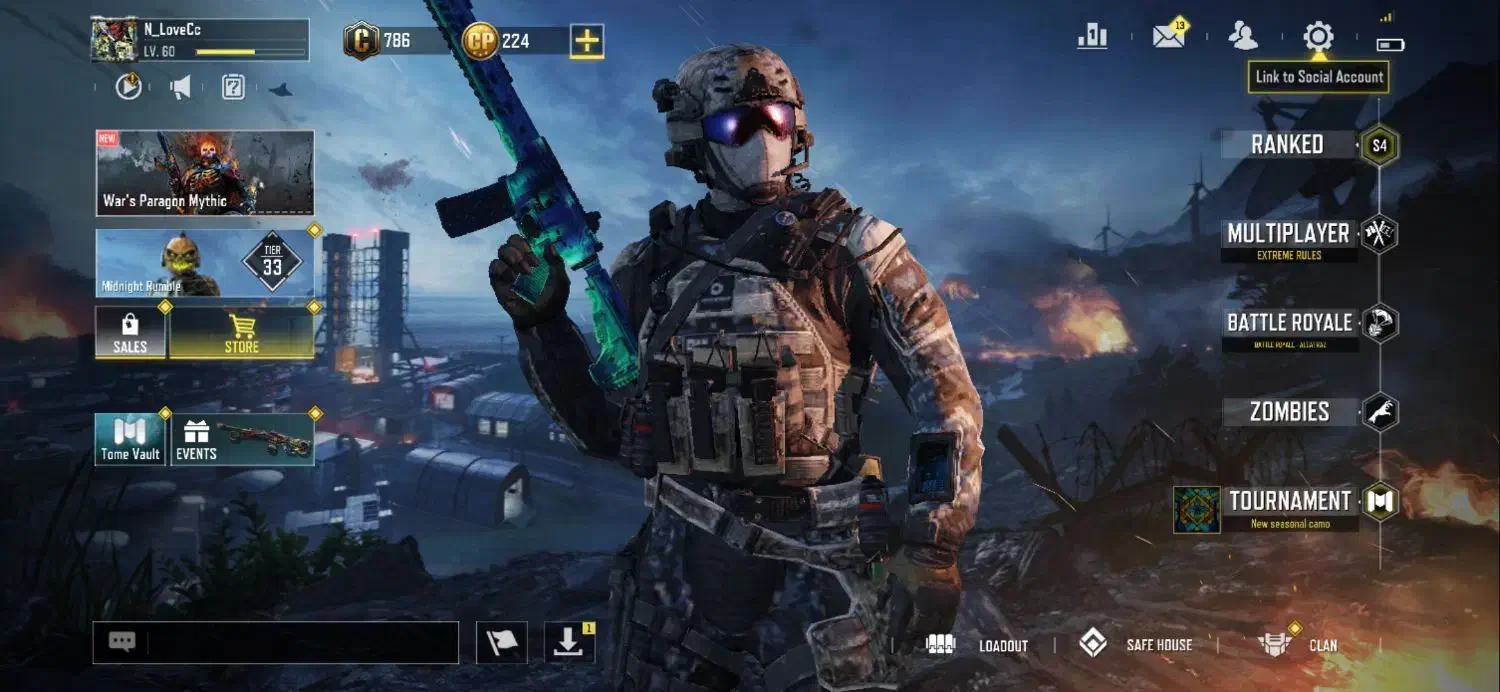Open the Store
The width and height of the screenshot is (1500, 692).
[x=241, y=333]
